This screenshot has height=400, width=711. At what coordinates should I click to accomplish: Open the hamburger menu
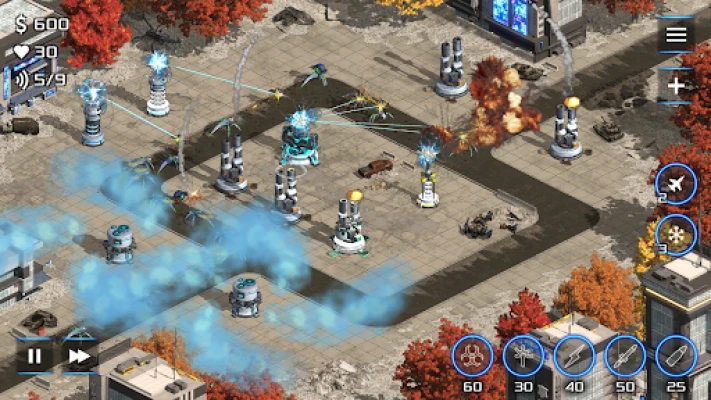(676, 36)
